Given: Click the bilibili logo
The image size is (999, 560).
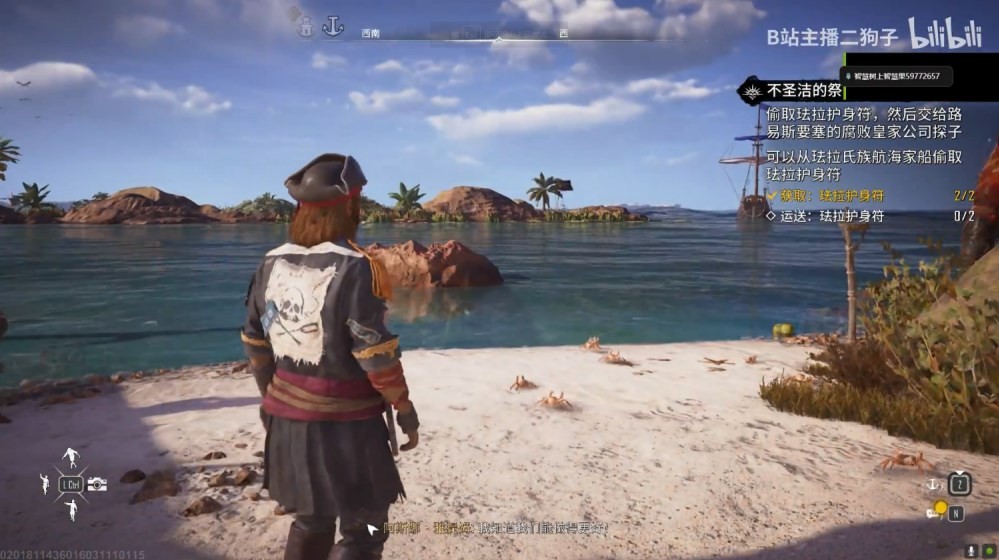Looking at the screenshot, I should point(944,34).
